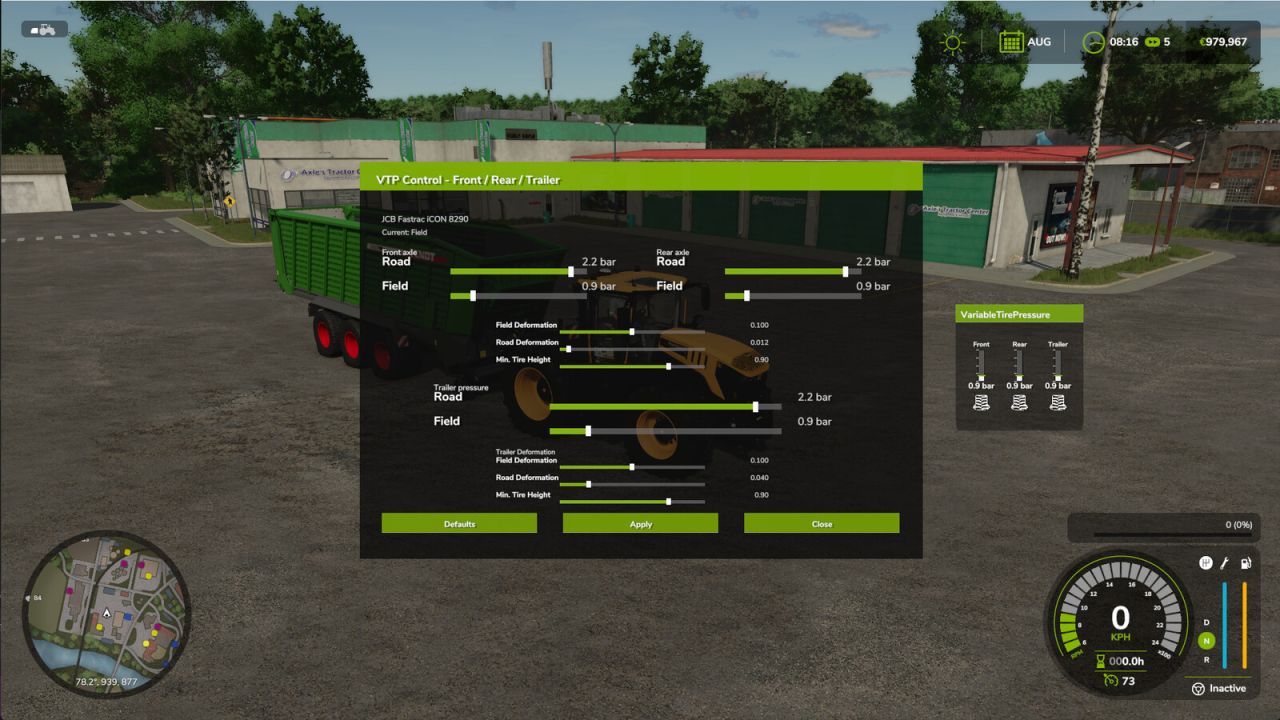Click the sun weather icon in the top bar

click(951, 42)
